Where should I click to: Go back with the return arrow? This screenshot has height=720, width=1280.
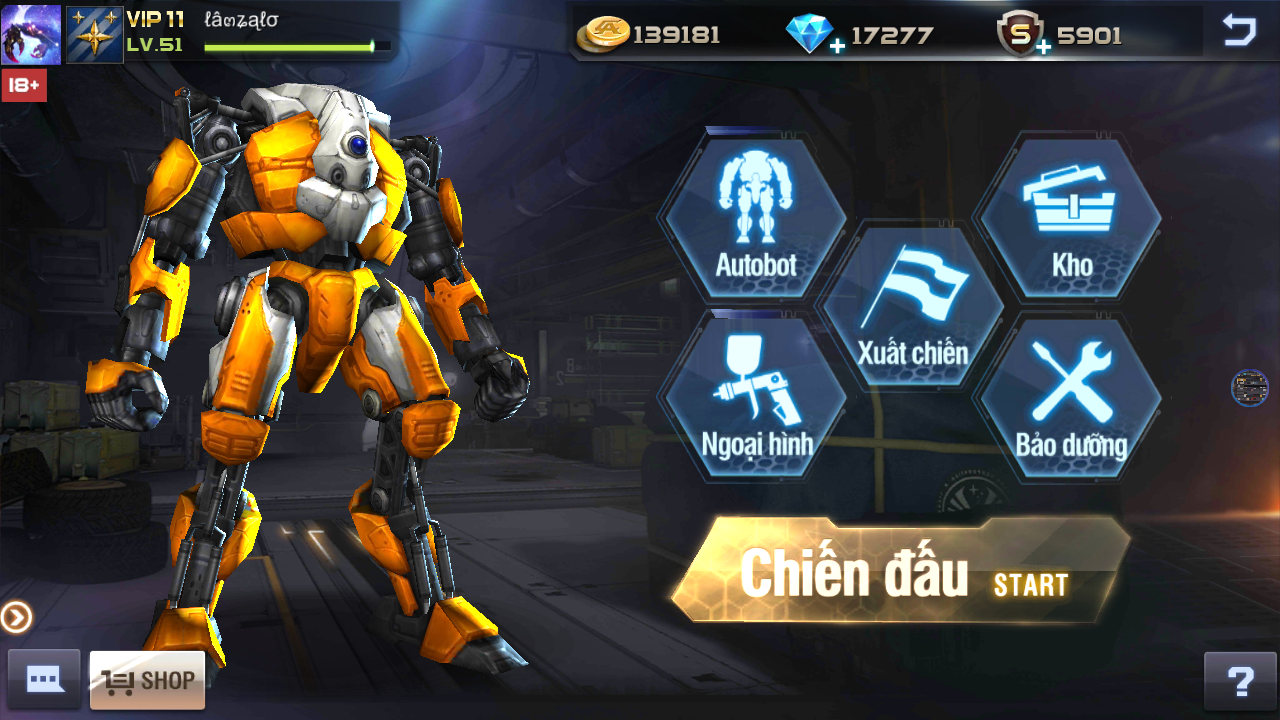(x=1238, y=31)
